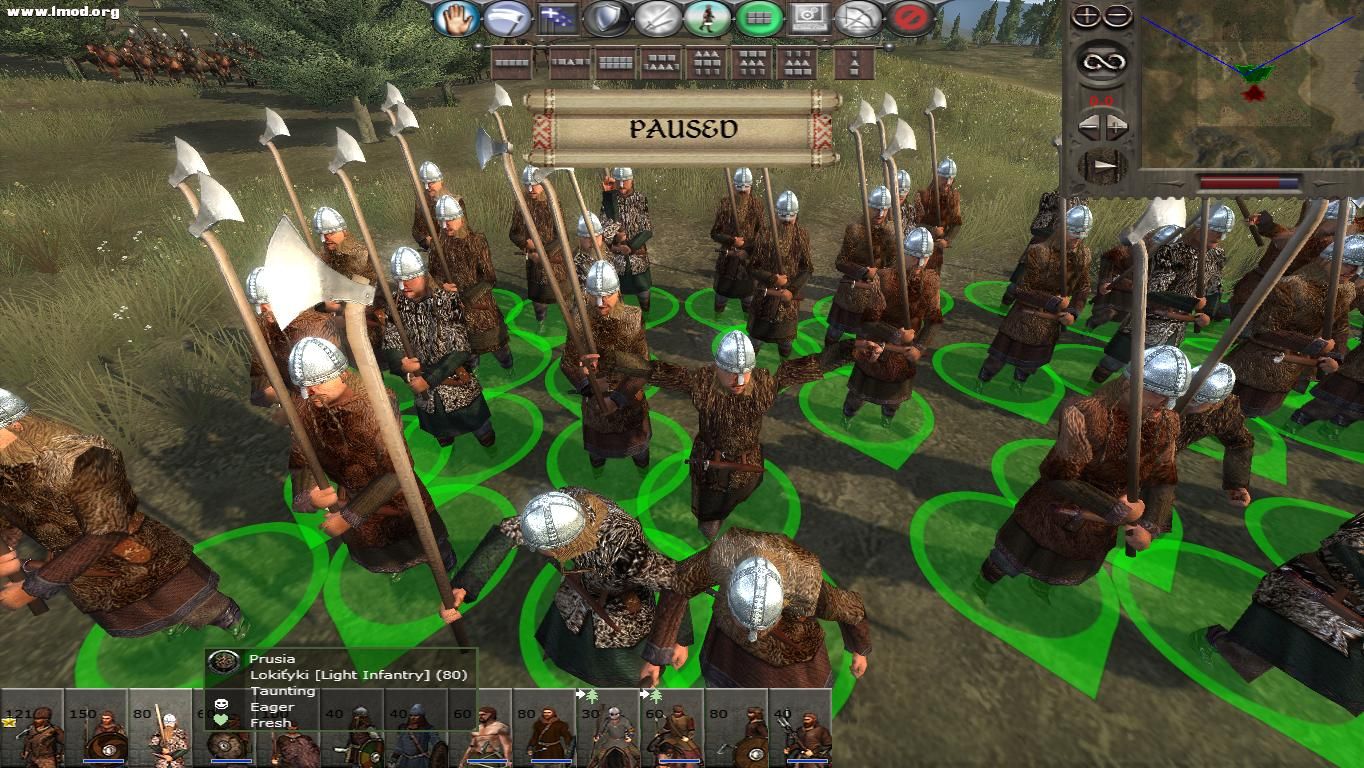
Task: Click the red prohibition cancel-orders icon
Action: 908,17
